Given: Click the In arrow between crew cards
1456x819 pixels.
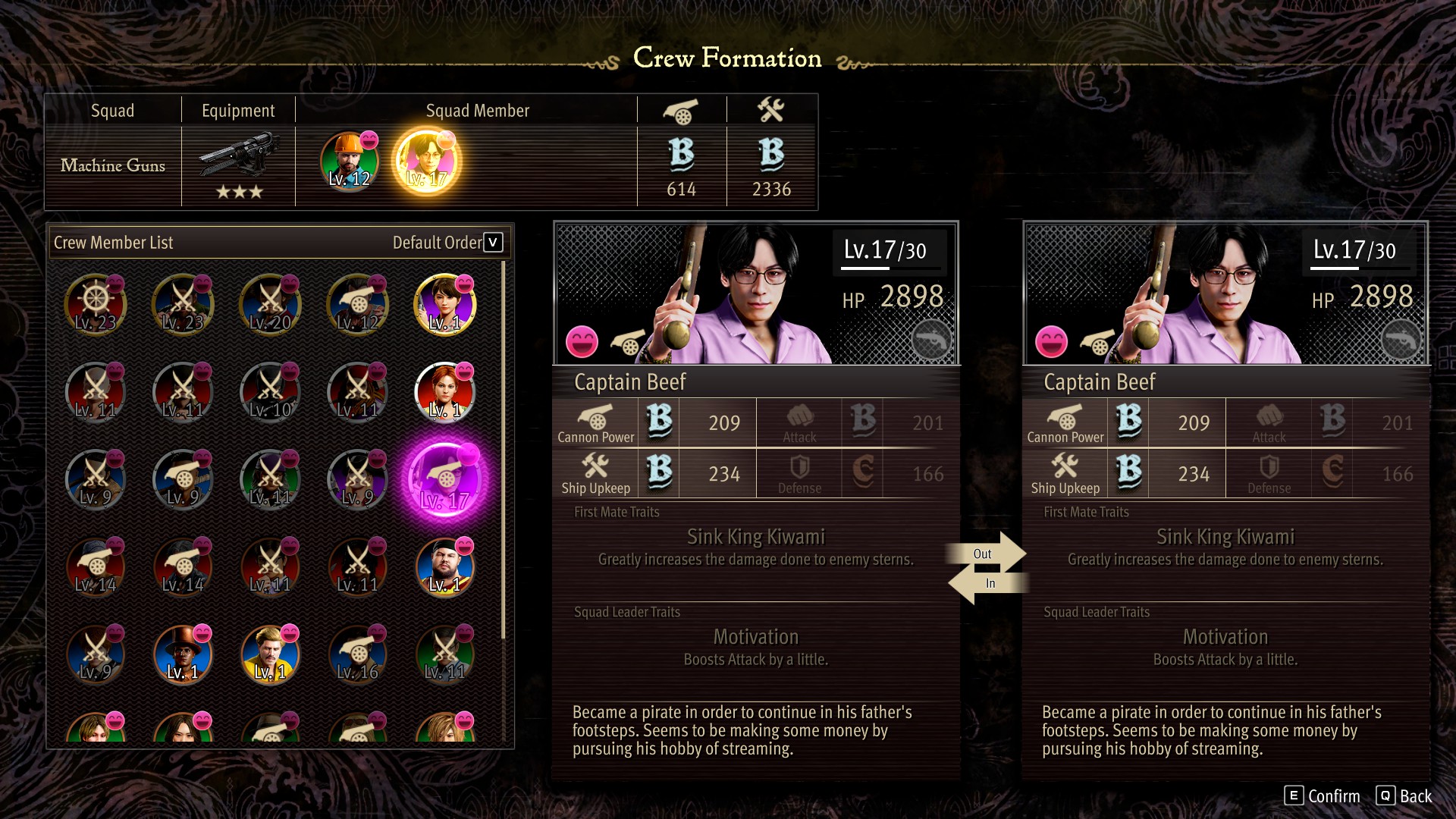Looking at the screenshot, I should (x=986, y=584).
